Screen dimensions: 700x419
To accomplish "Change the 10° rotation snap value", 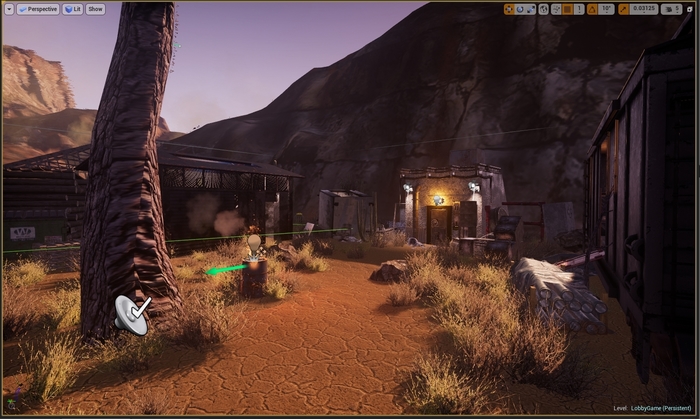I will tap(606, 9).
